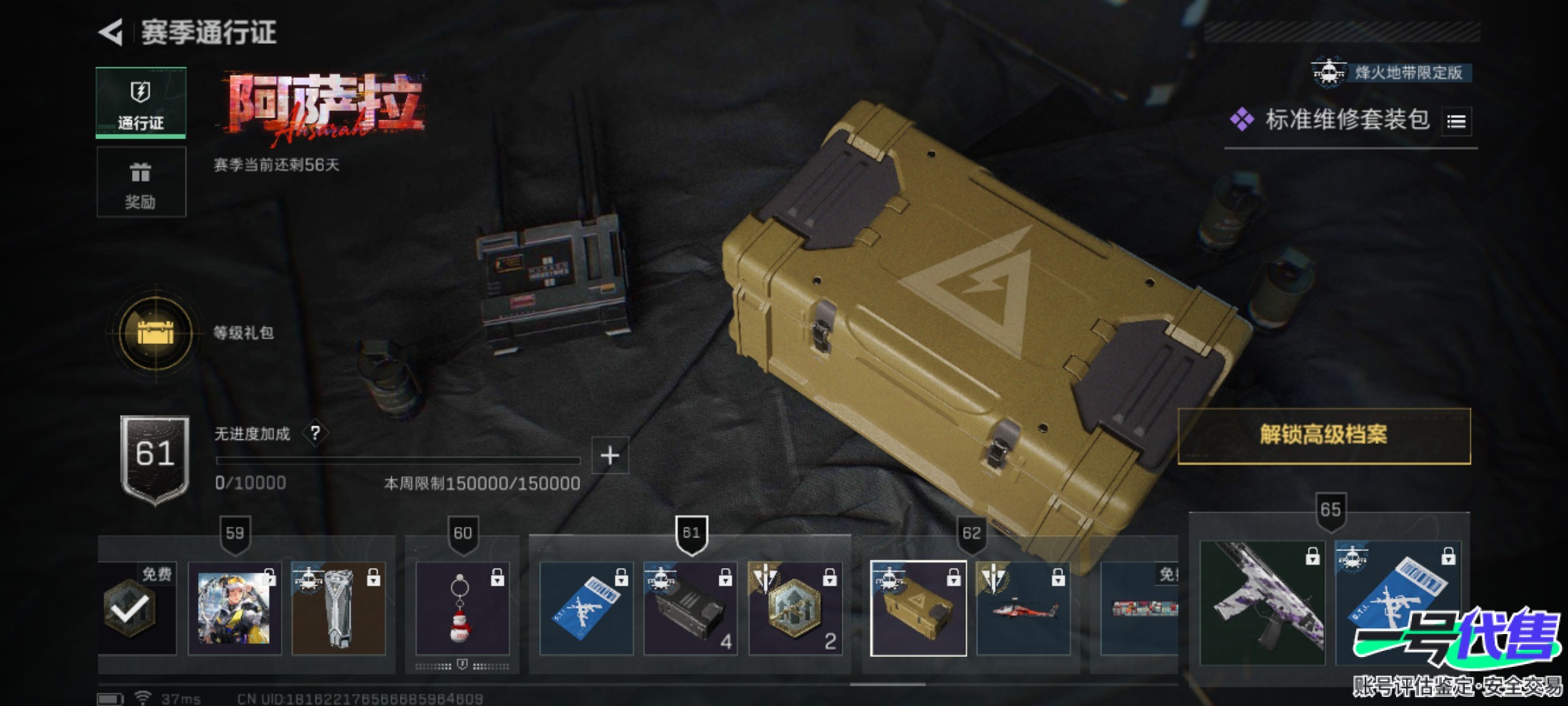Open the 等级礼包 level gift pack
This screenshot has height=706, width=1568.
(155, 333)
